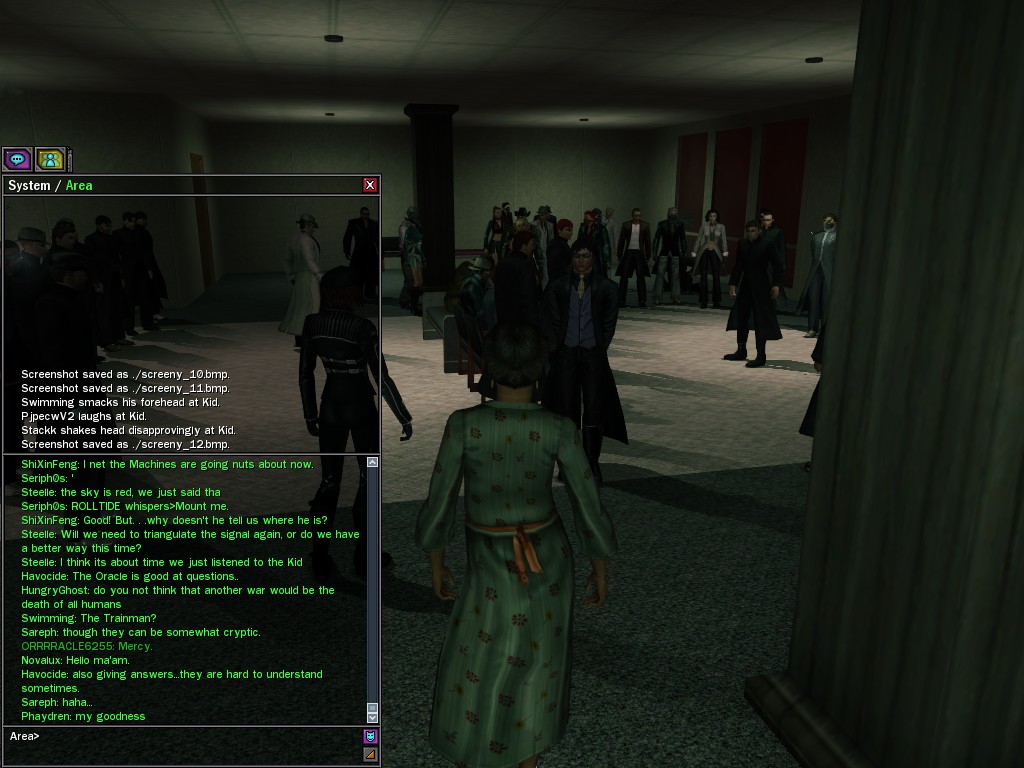The image size is (1024, 768).
Task: Click the chat scrollbar down arrow
Action: (x=373, y=716)
